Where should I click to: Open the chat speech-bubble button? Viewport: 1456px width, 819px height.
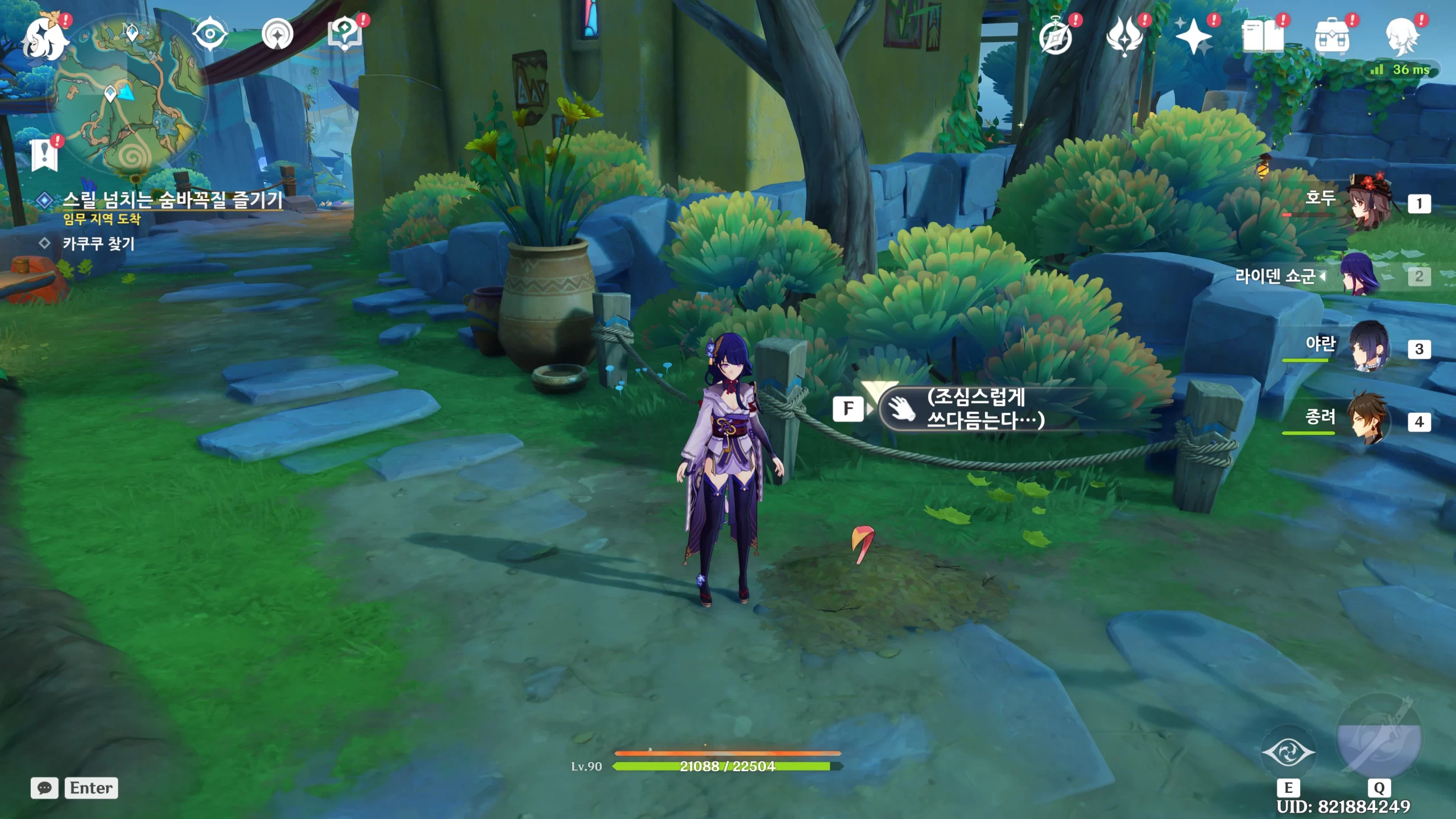[x=44, y=788]
